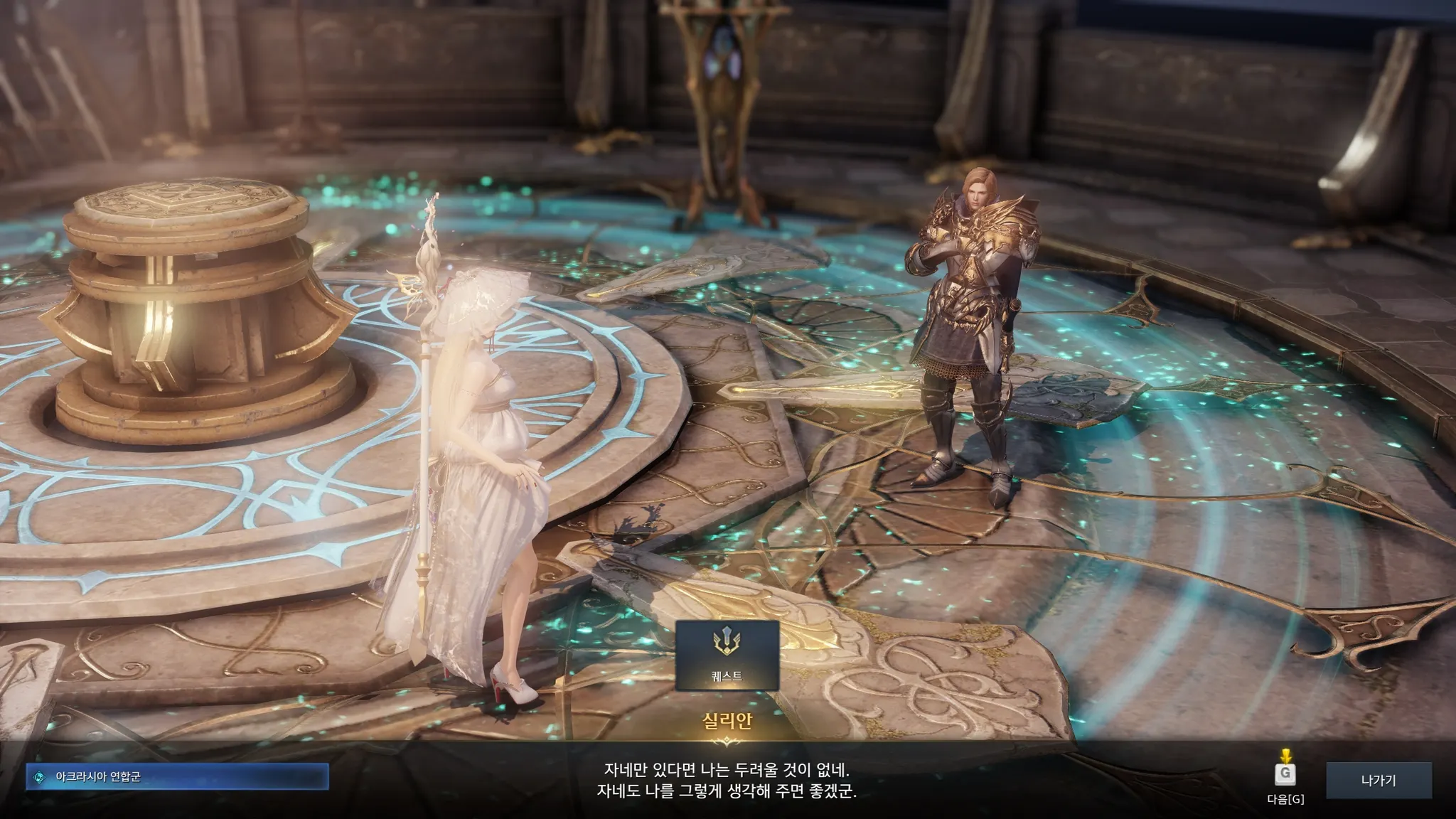1456x819 pixels.
Task: Advance dialogue with the 다음 button
Action: point(1285,774)
